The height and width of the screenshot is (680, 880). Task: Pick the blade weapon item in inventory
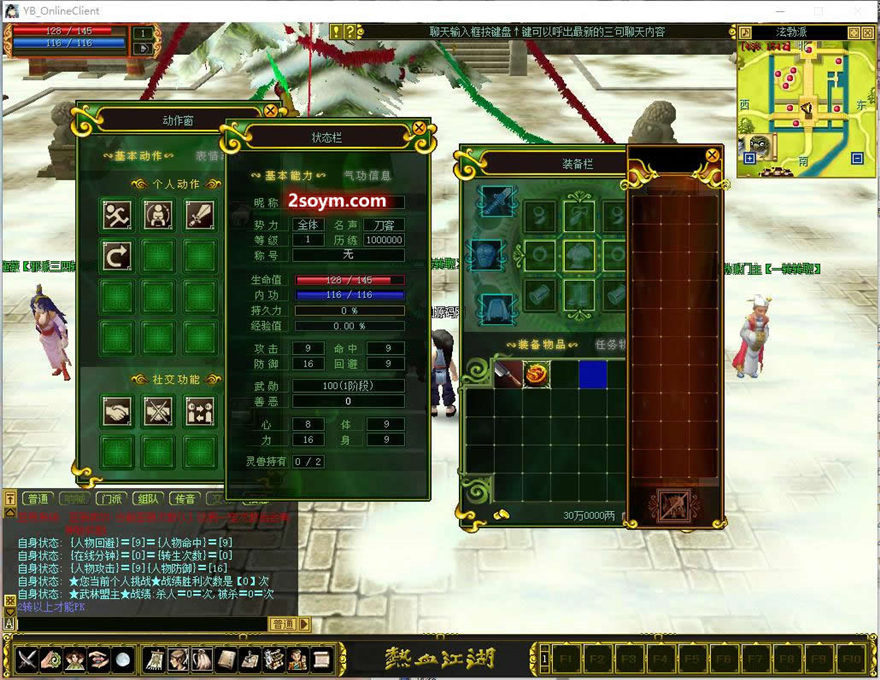[507, 374]
